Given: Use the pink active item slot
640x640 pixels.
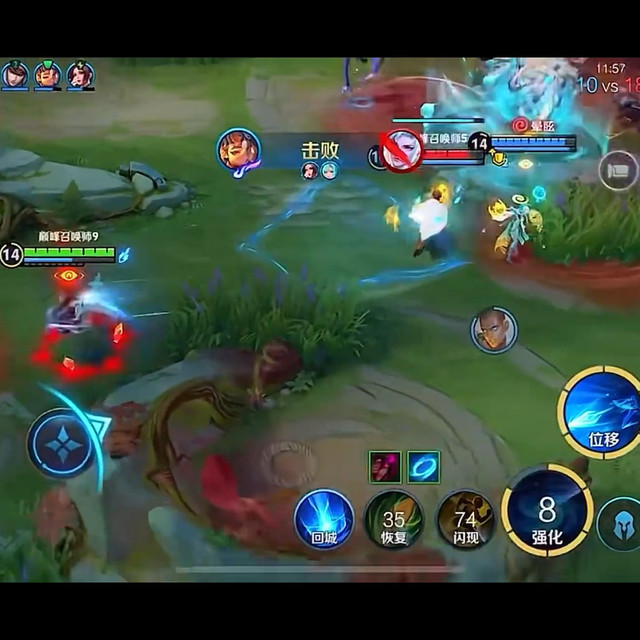Looking at the screenshot, I should 385,466.
